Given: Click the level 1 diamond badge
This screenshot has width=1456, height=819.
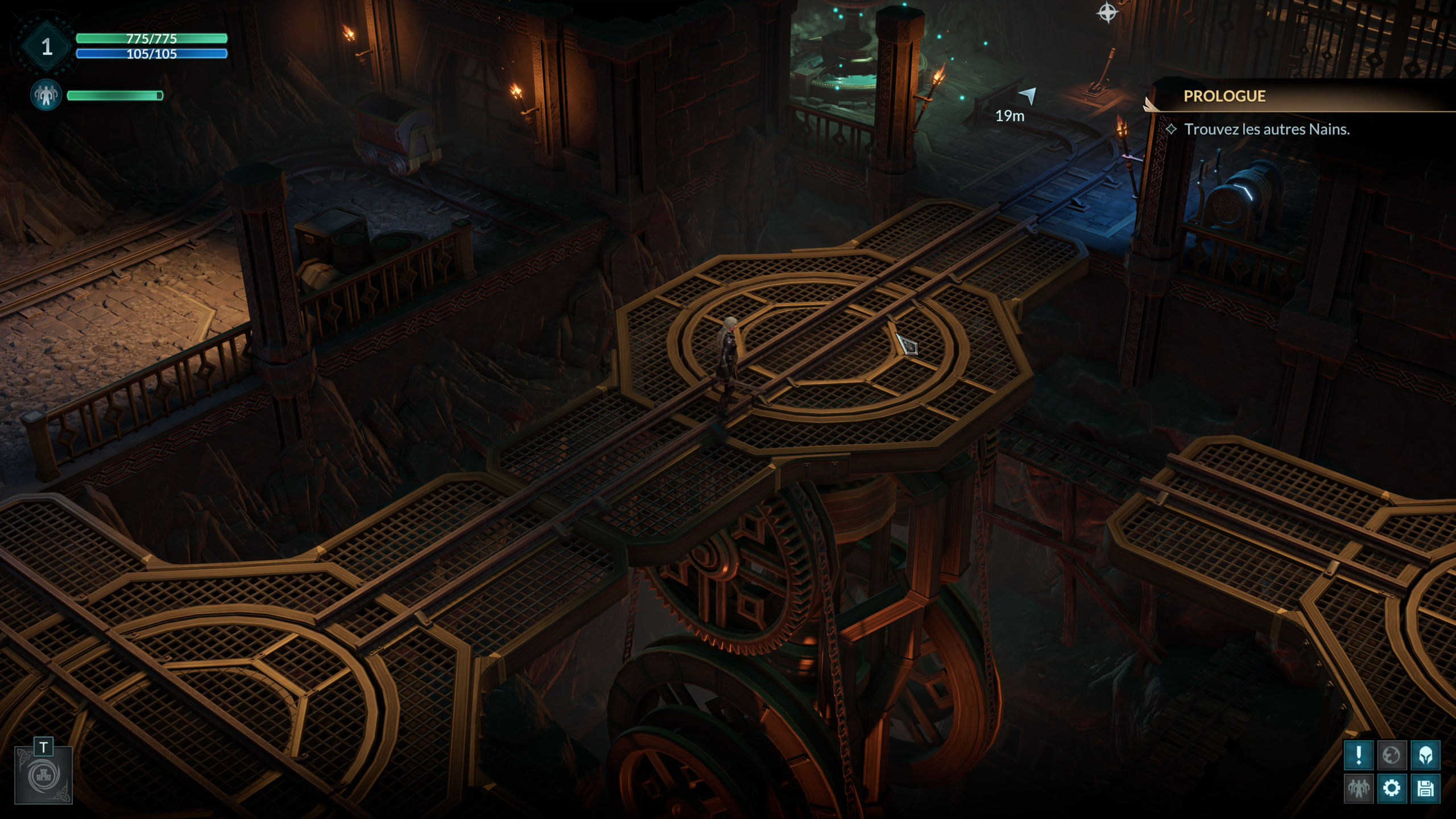Looking at the screenshot, I should 47,47.
